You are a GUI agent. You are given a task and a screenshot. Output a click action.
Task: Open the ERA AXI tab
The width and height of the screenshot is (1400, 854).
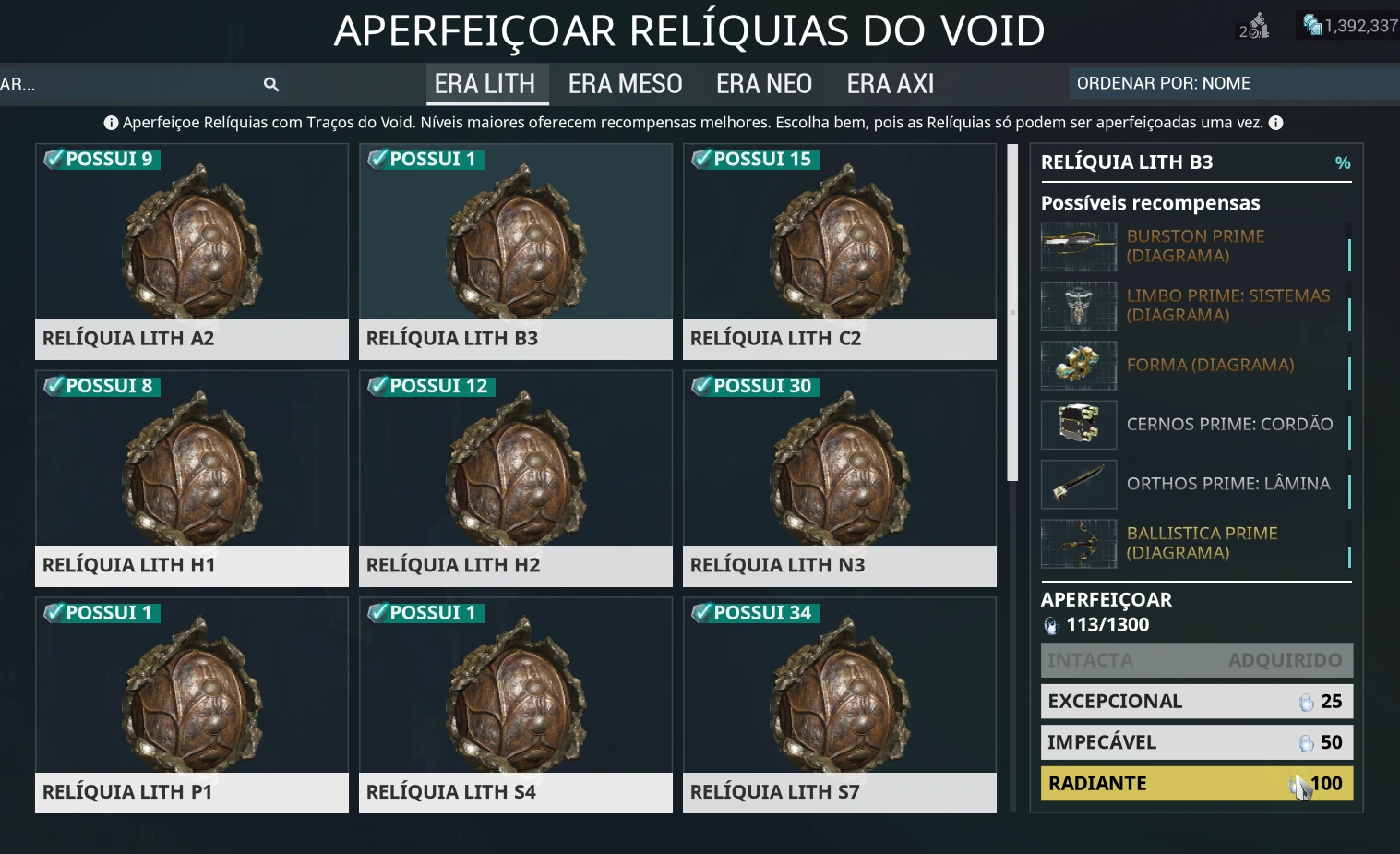889,83
